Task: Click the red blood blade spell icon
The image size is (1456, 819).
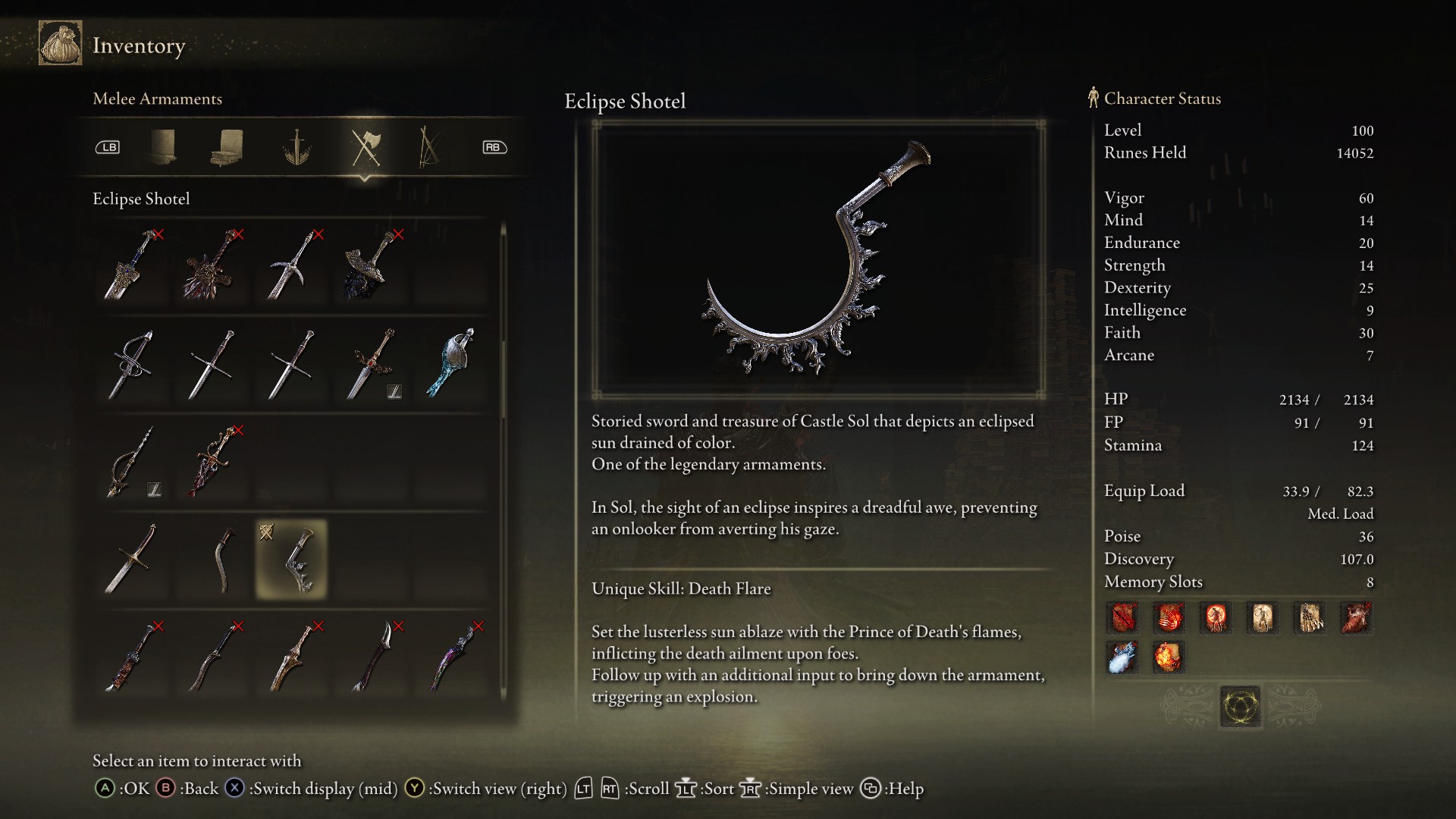Action: (x=1122, y=618)
